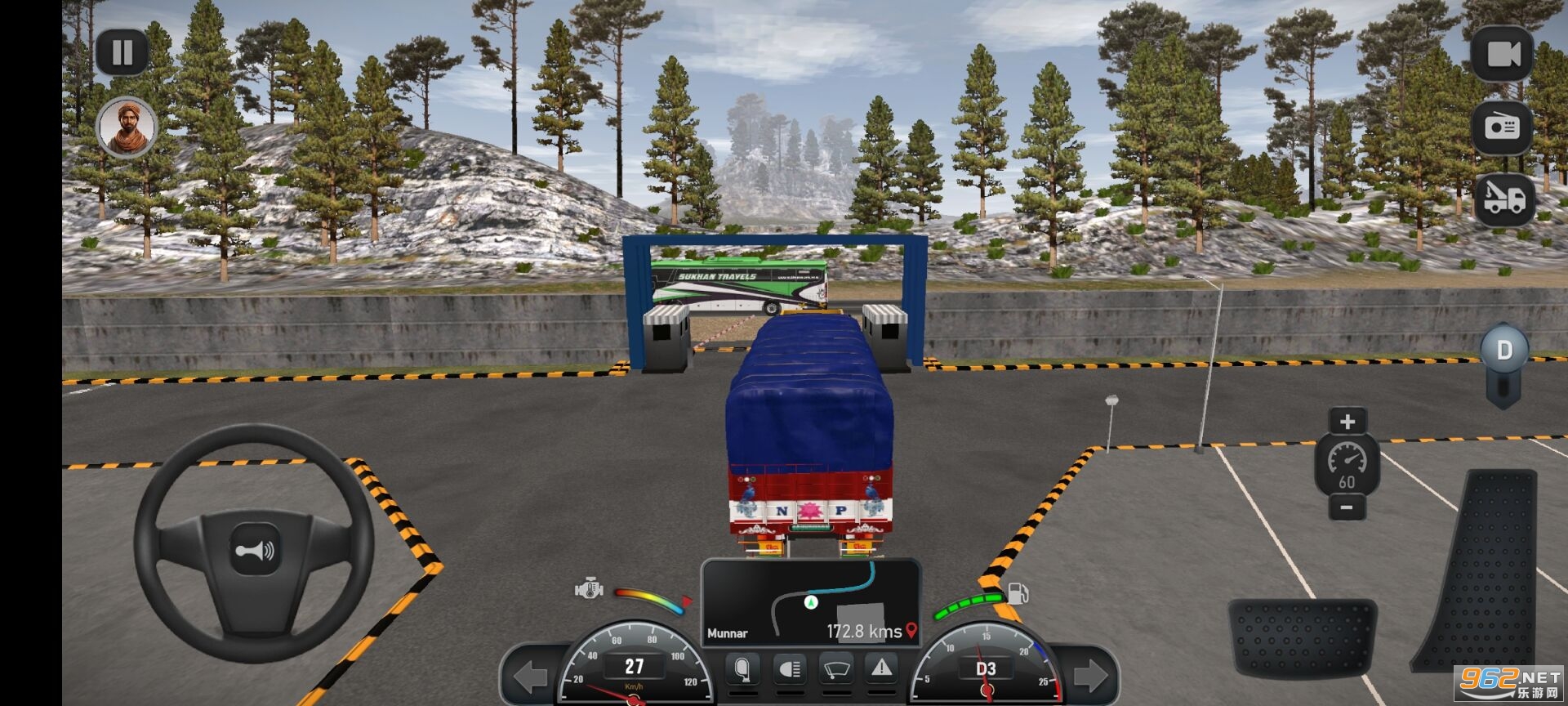Open the GPS navigation map to Munnar

(x=811, y=601)
